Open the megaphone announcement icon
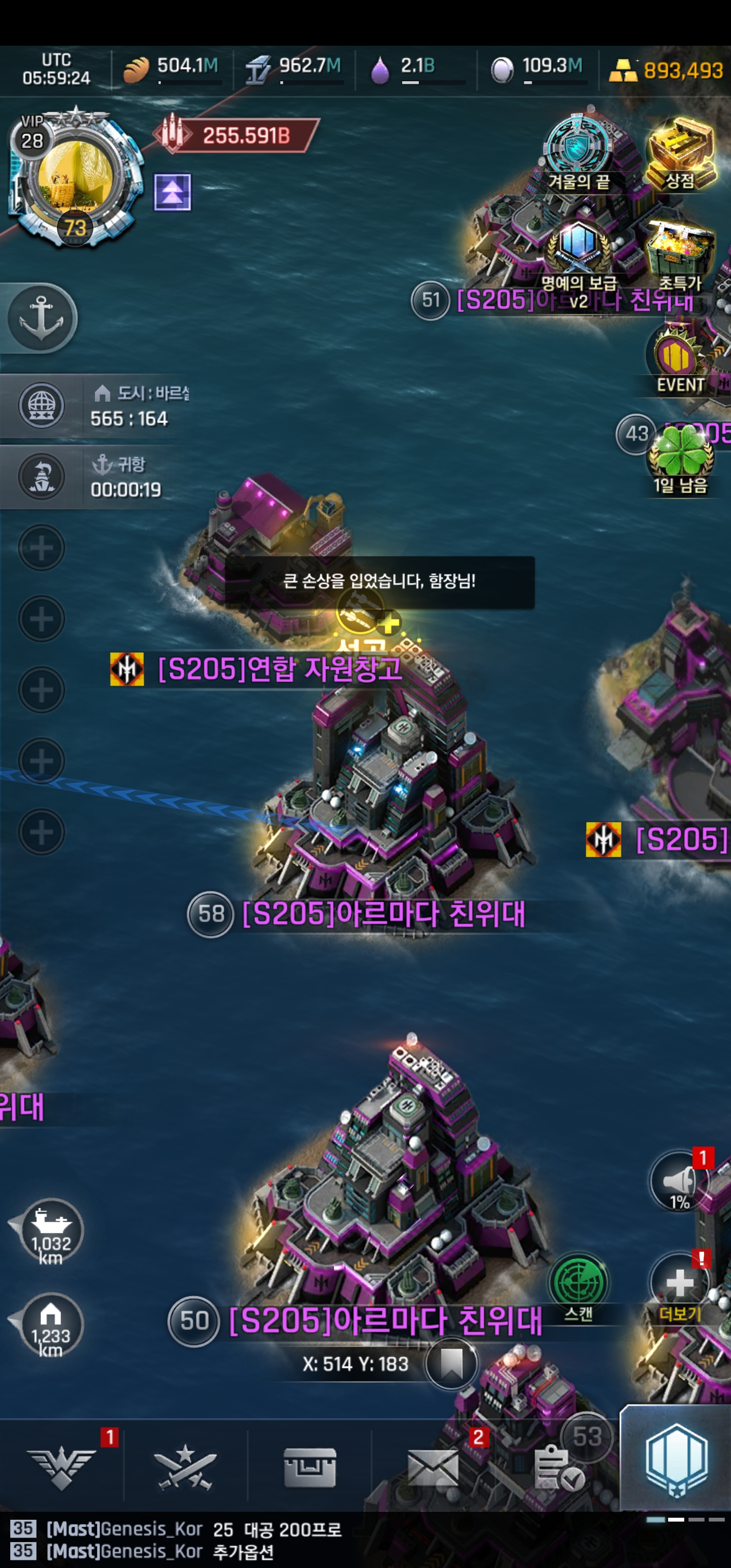 (x=680, y=1182)
